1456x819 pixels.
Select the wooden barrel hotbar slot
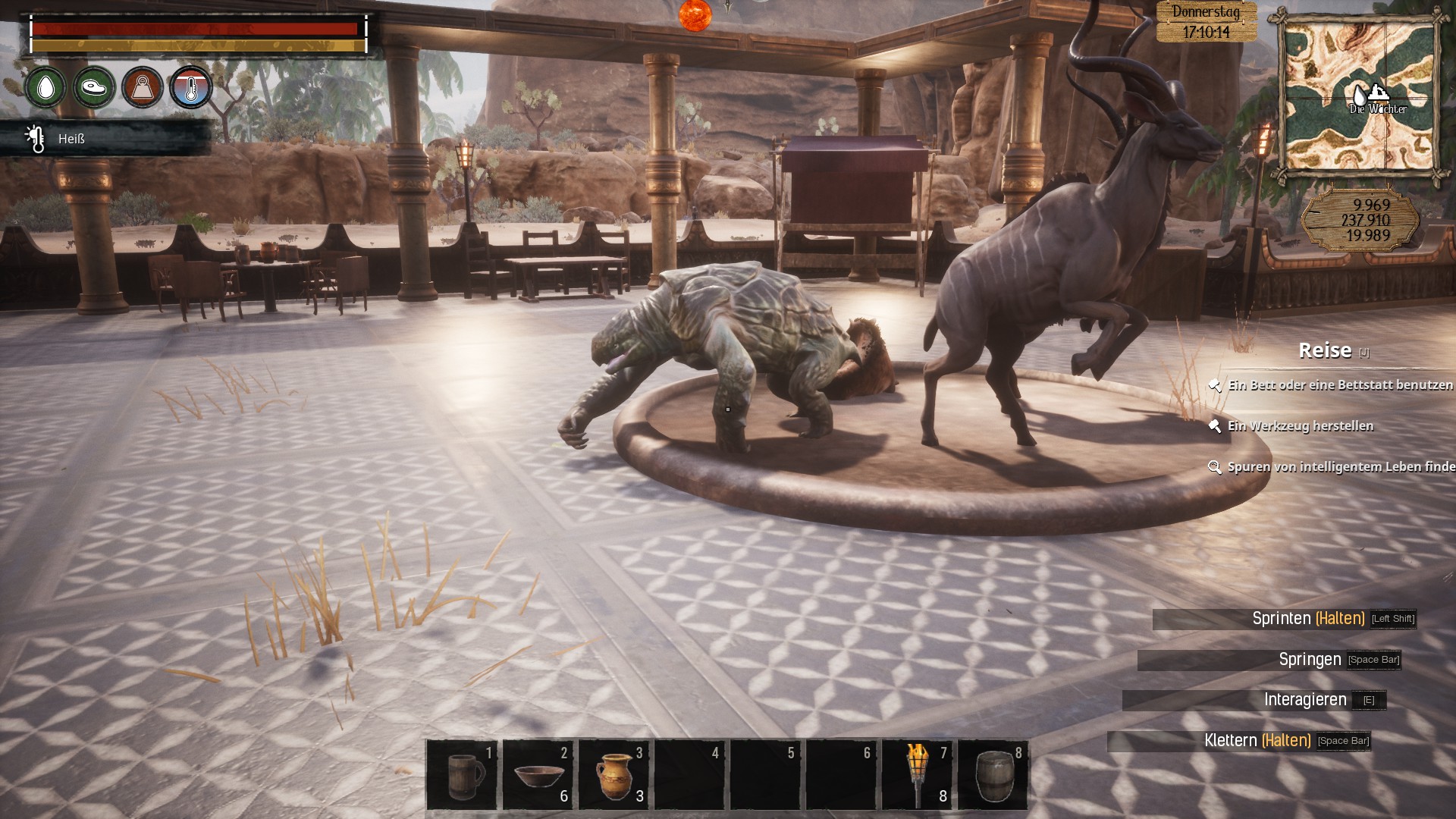[993, 775]
